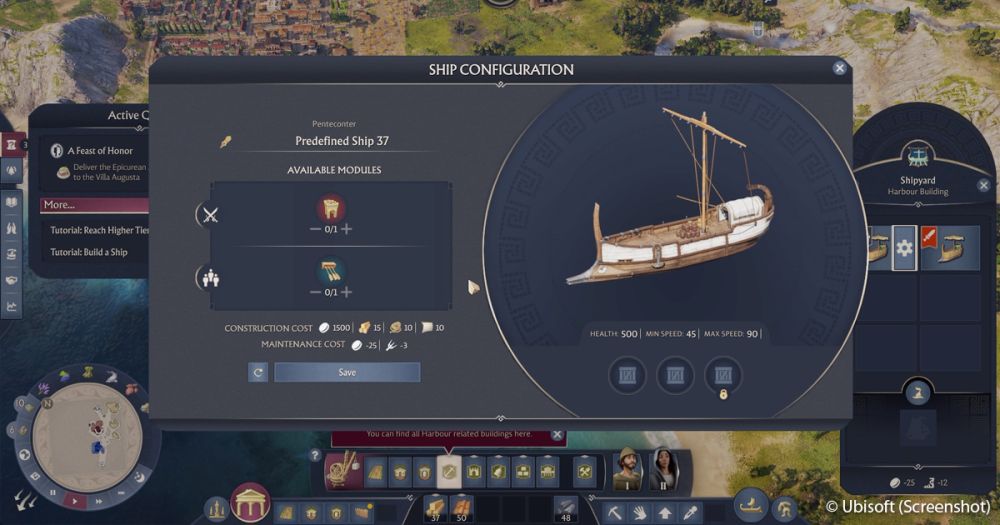The image size is (1000, 525).
Task: Reset the ship configuration with the circular arrow
Action: [x=258, y=372]
